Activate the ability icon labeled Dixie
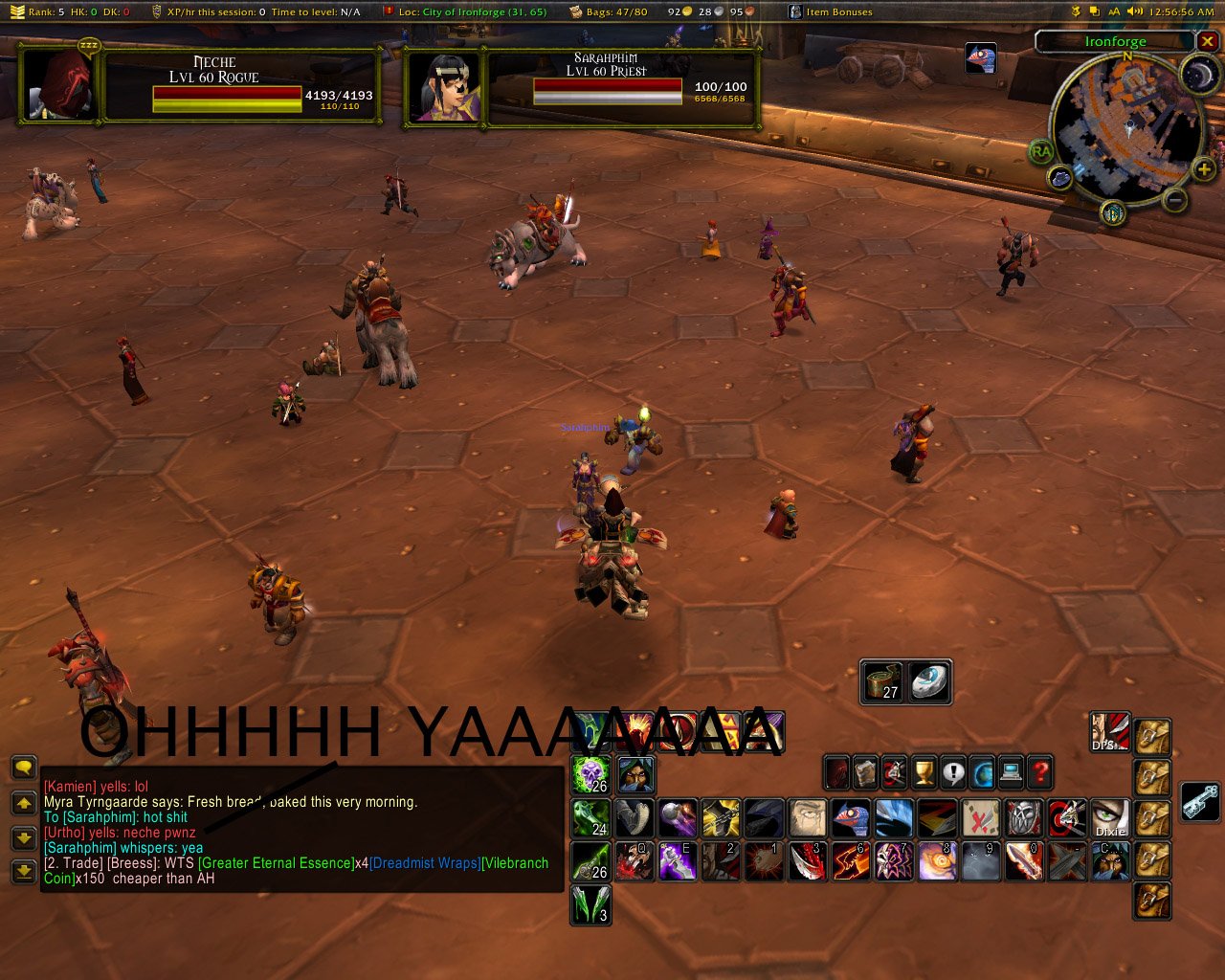This screenshot has width=1225, height=980. (x=1110, y=818)
